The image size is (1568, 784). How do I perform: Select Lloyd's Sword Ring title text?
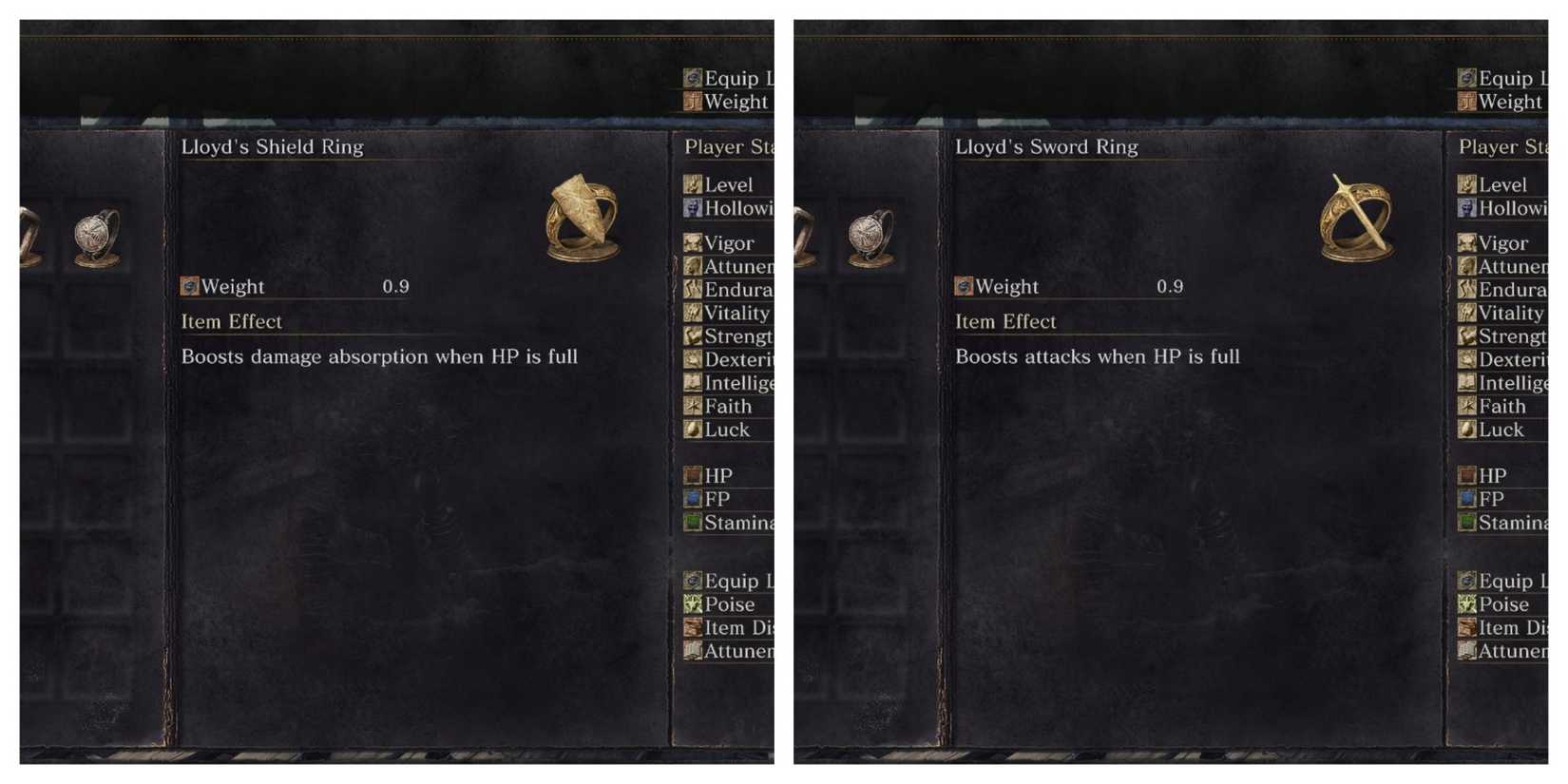(1047, 147)
